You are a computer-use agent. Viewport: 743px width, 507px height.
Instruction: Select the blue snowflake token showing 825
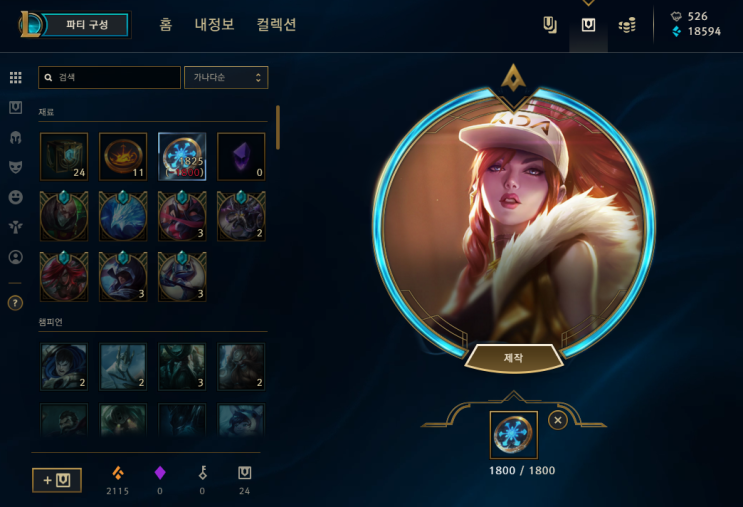[182, 157]
